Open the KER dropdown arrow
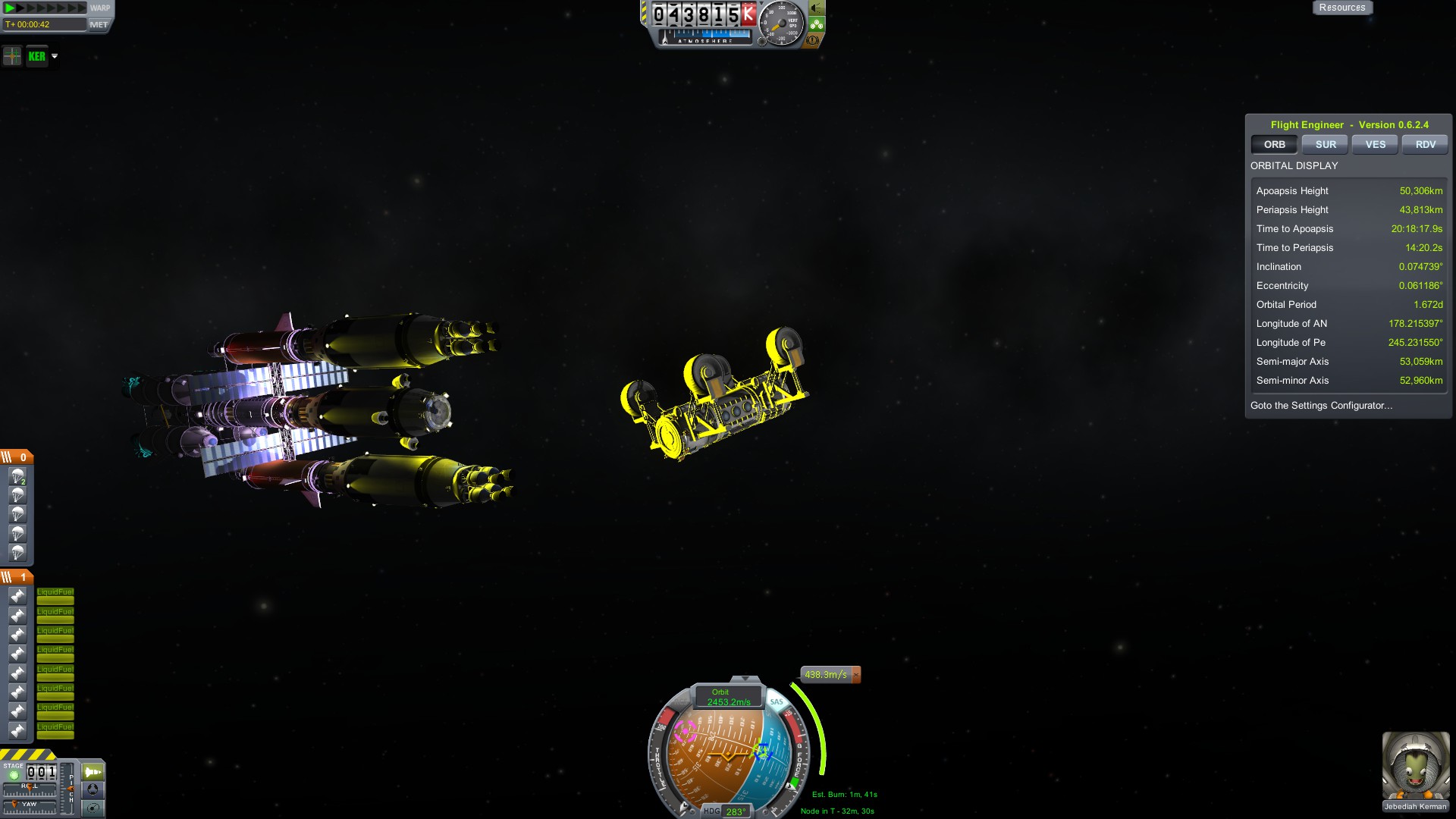The height and width of the screenshot is (819, 1456). [55, 56]
